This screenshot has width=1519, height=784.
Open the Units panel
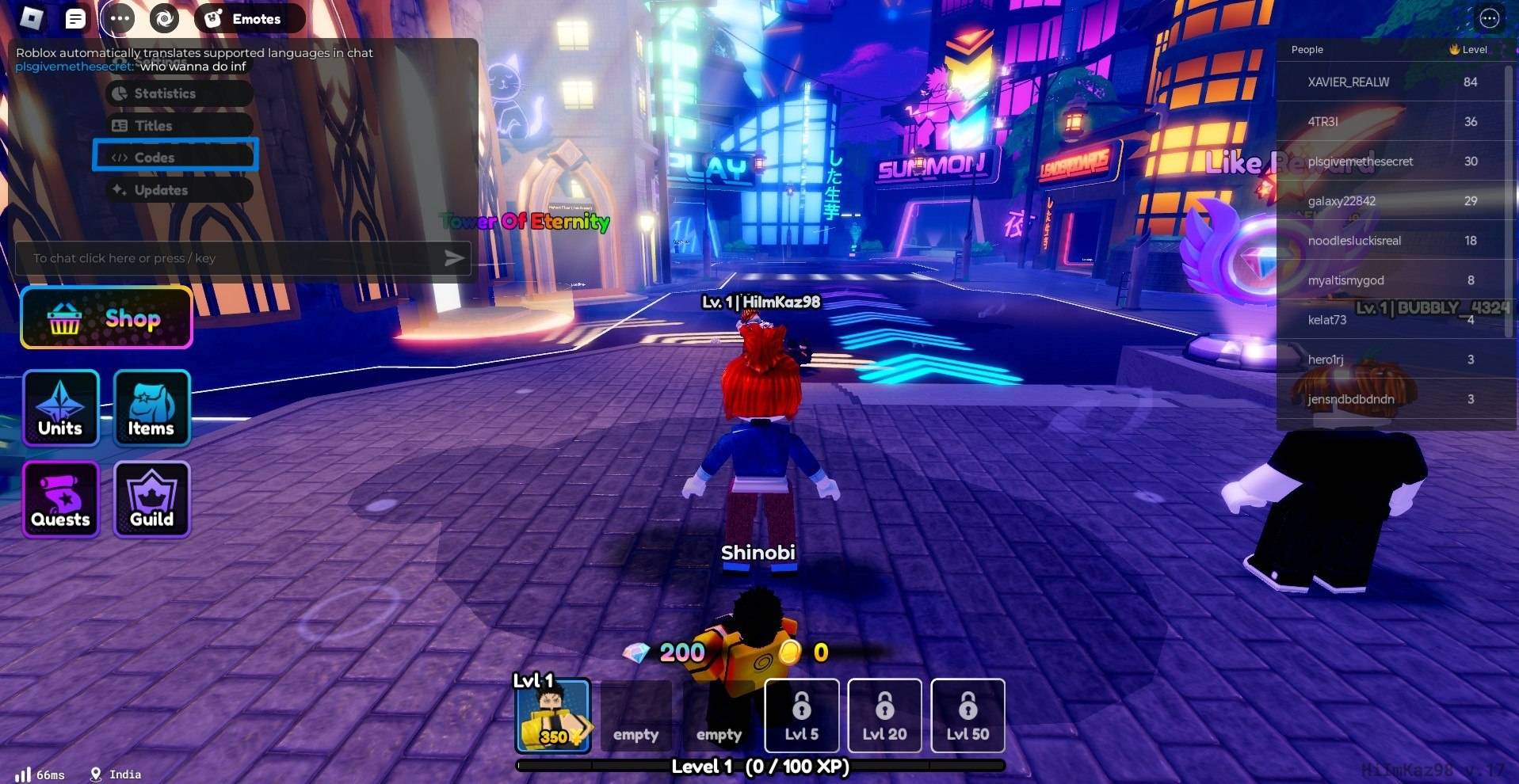pos(61,408)
